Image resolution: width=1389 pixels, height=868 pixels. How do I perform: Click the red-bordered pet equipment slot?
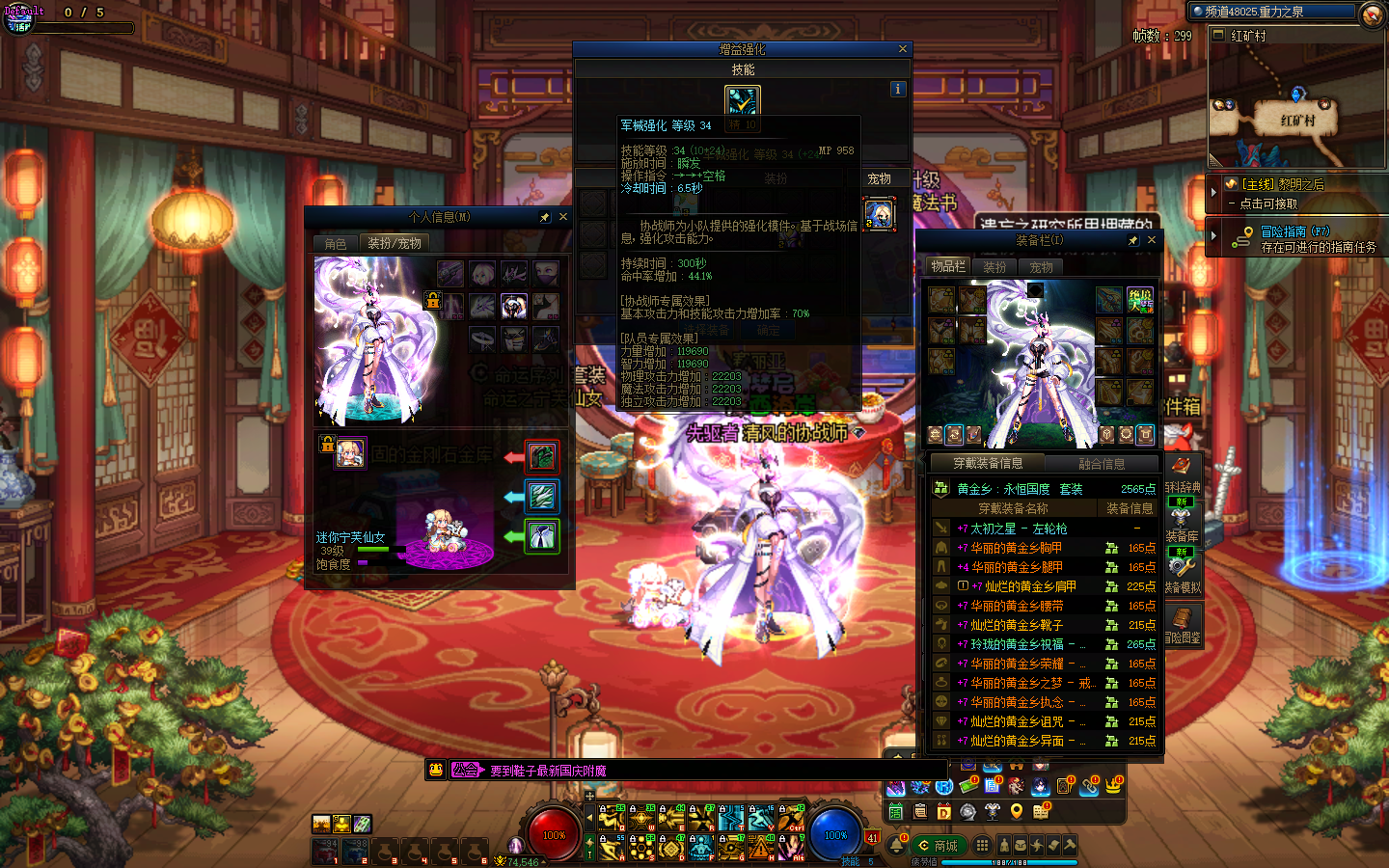tap(542, 456)
